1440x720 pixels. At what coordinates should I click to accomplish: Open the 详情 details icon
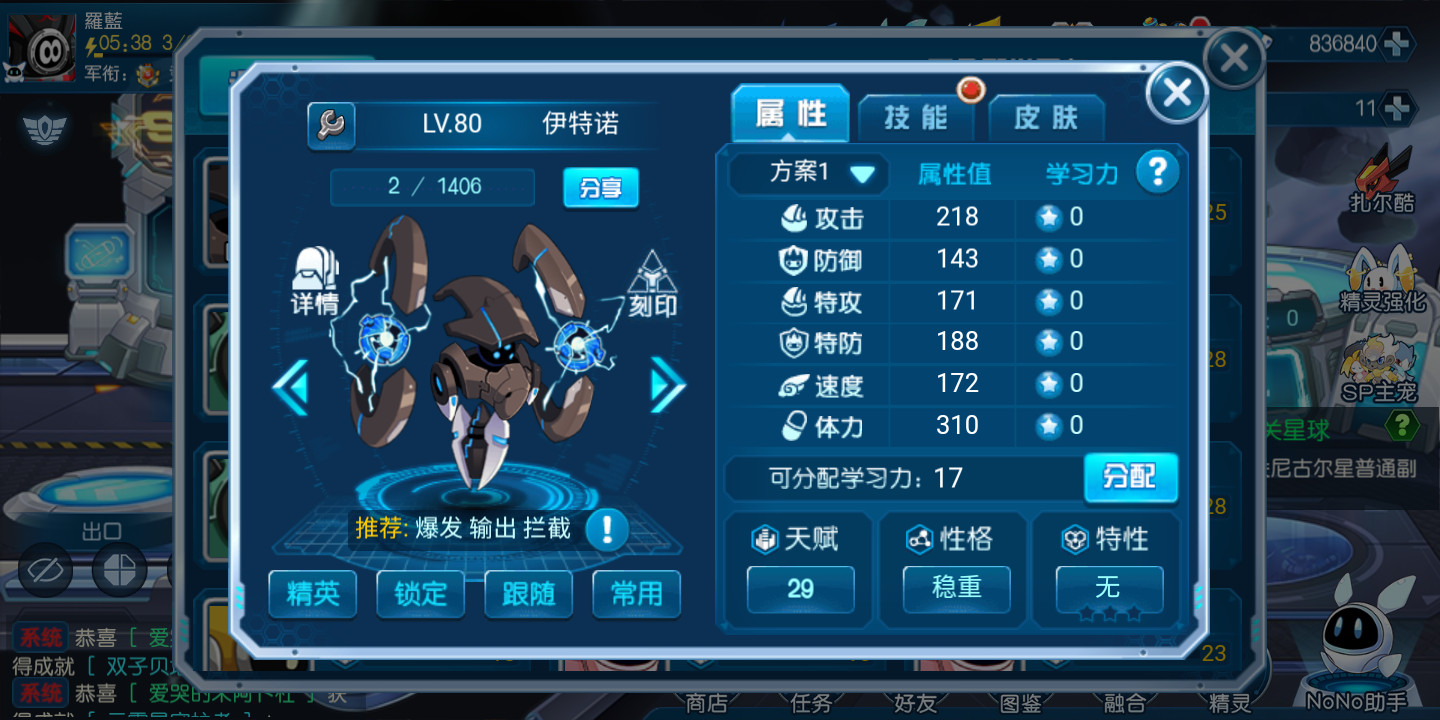[315, 281]
